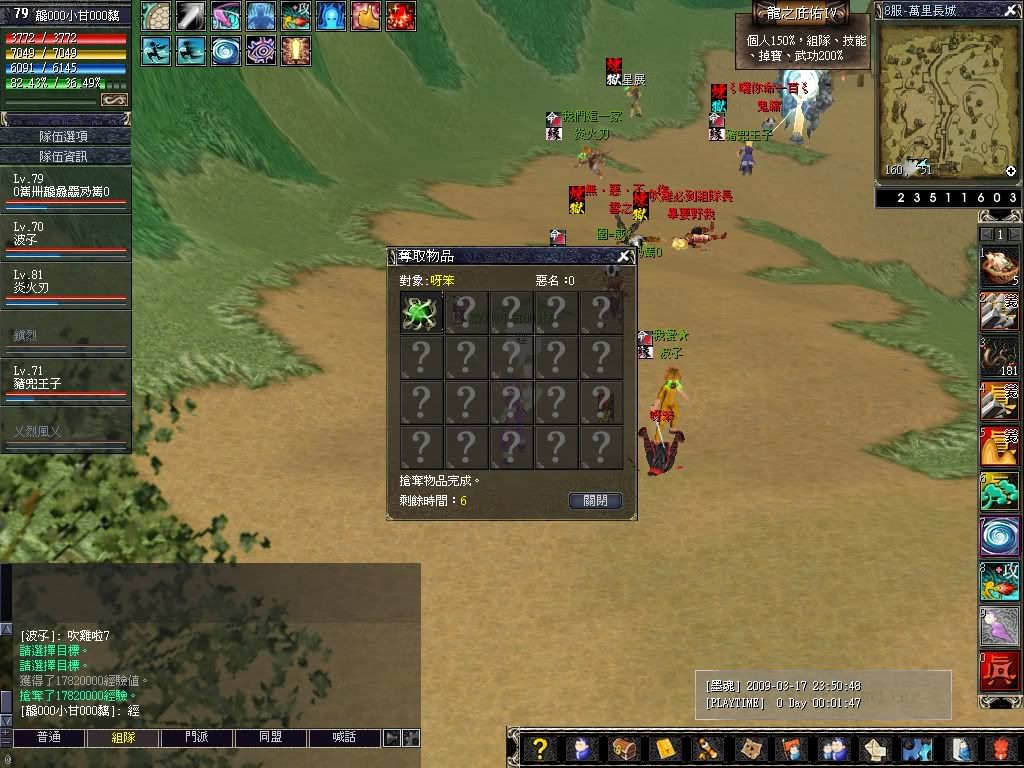Activate the blue swirl skill on hotbar
Screen dimensions: 1024x768
click(999, 537)
